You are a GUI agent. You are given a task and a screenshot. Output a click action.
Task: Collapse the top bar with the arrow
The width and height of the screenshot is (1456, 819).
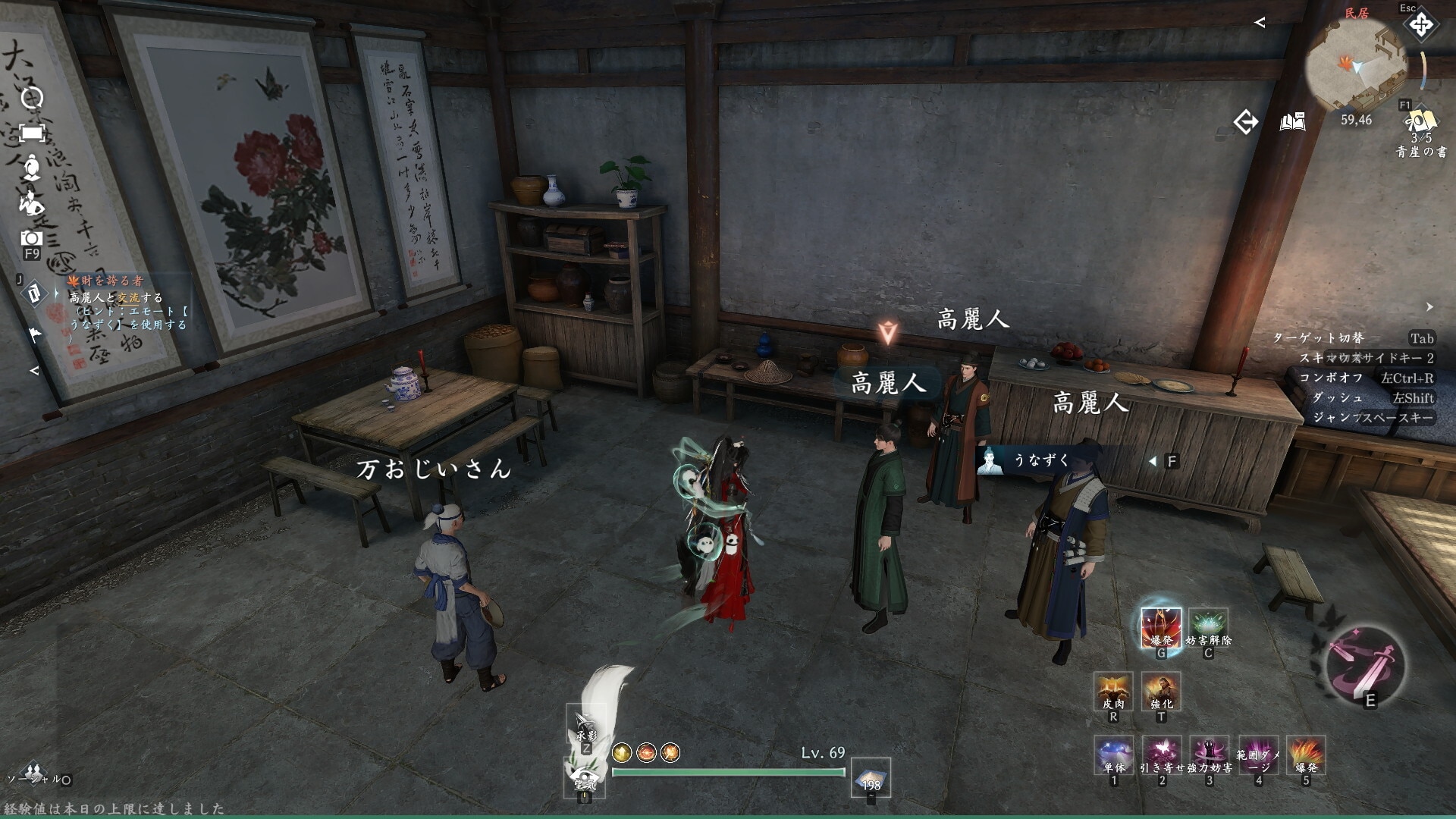pos(1260,23)
